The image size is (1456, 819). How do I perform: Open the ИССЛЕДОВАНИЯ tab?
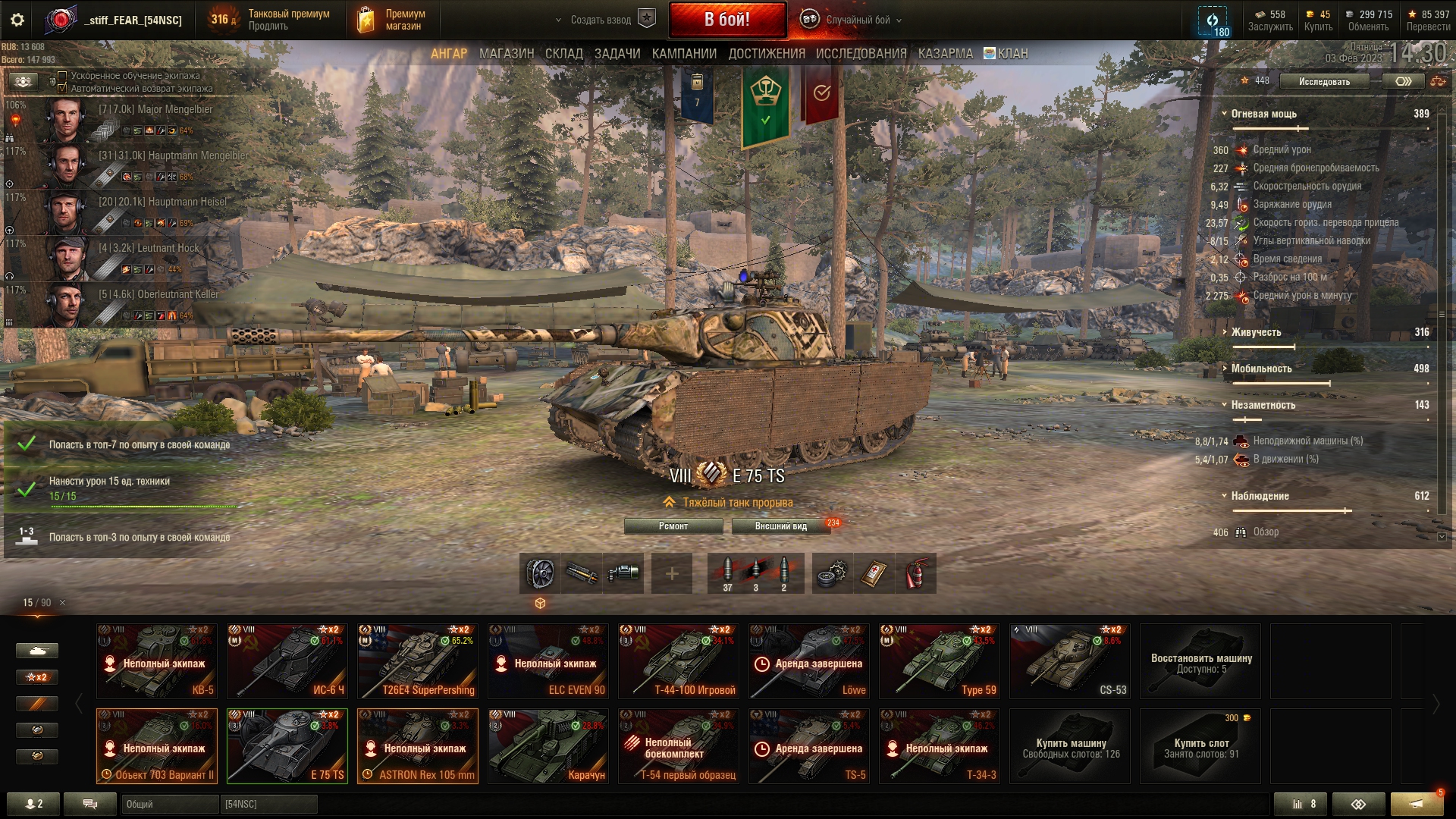(861, 54)
